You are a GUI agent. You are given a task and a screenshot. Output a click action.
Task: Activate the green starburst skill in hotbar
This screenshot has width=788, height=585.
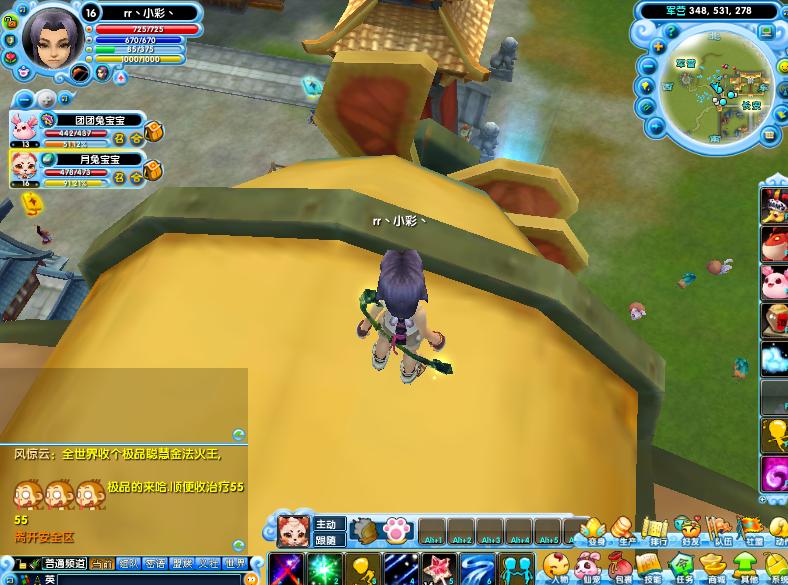tap(325, 570)
